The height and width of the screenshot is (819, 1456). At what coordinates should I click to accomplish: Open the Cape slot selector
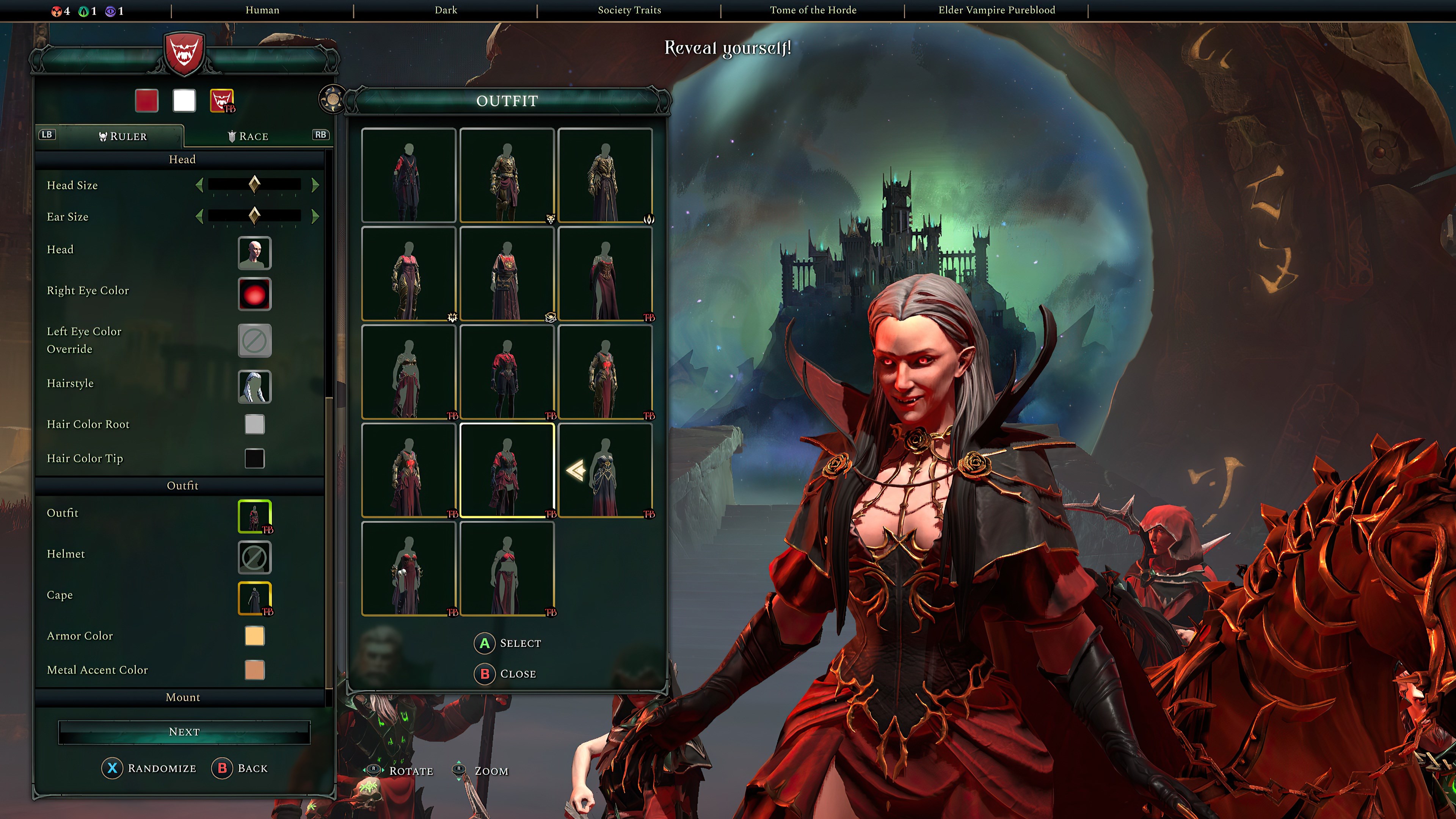[254, 598]
